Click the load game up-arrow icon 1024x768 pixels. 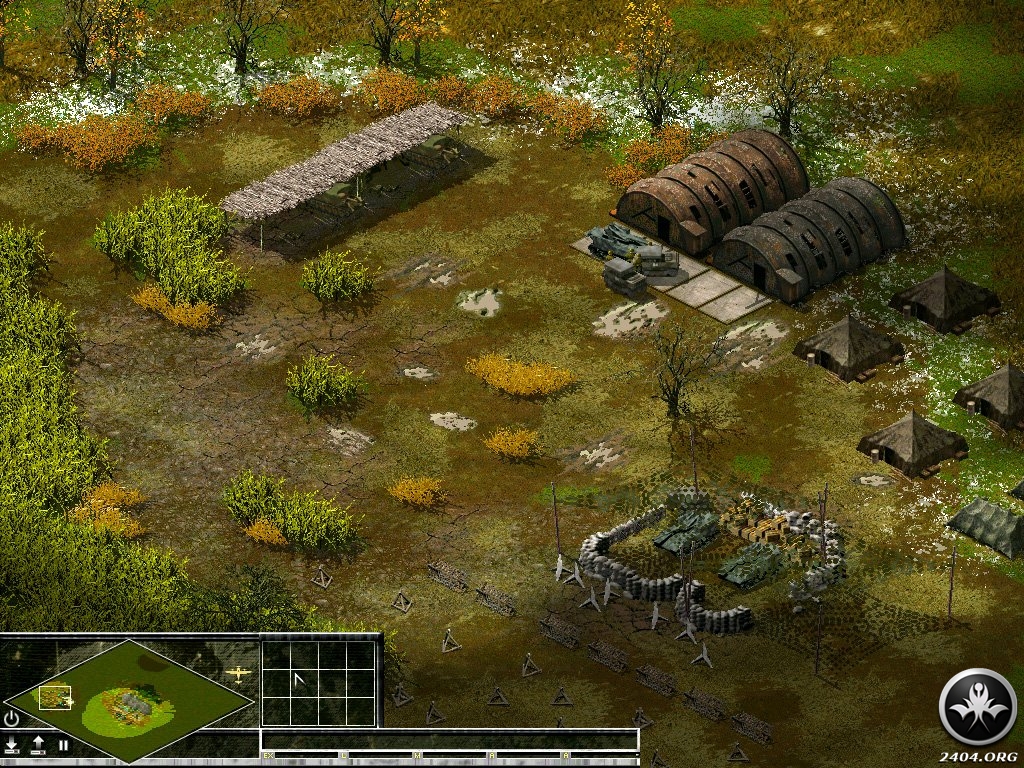click(x=38, y=744)
